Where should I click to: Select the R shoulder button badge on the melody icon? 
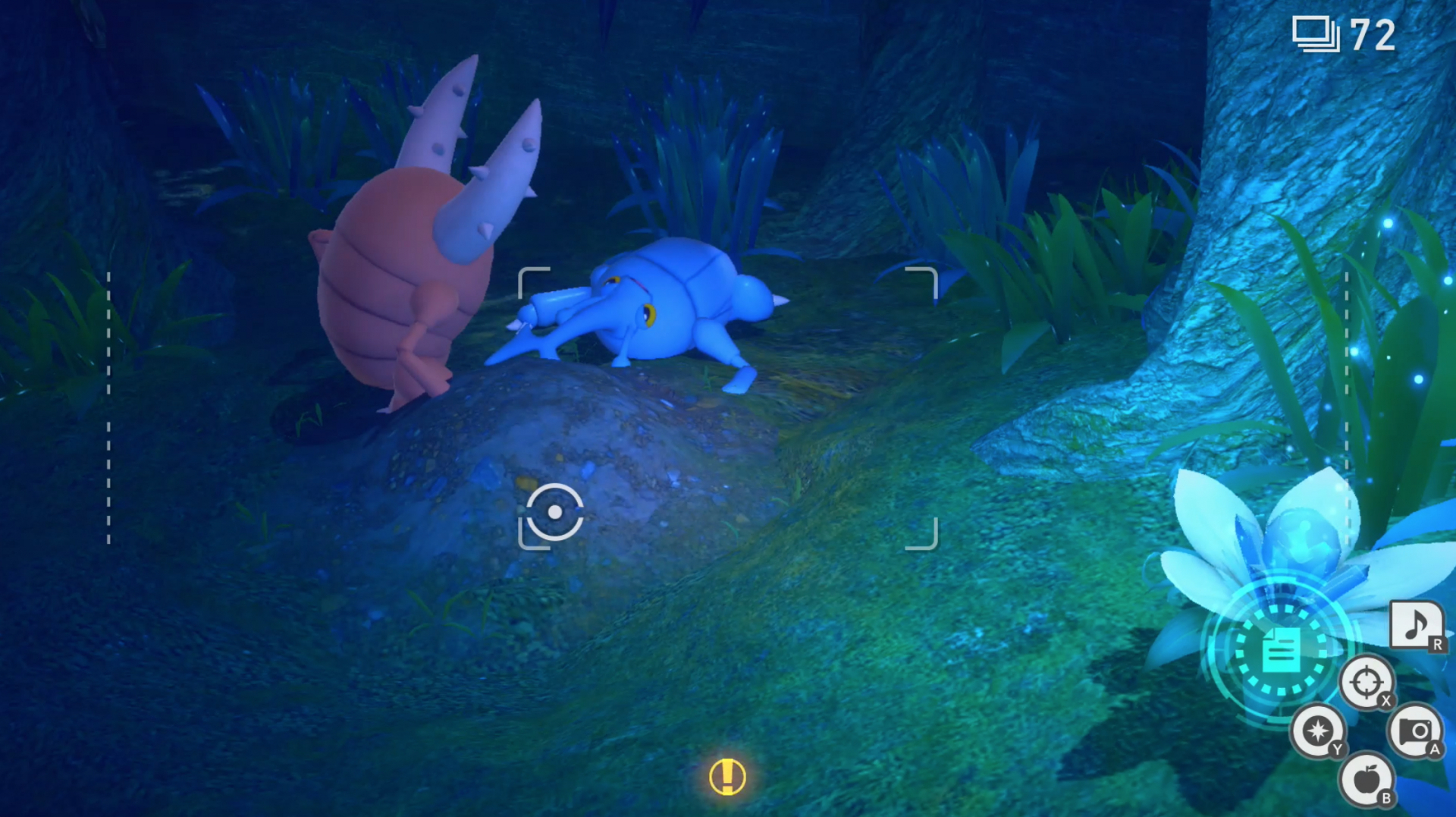1439,643
